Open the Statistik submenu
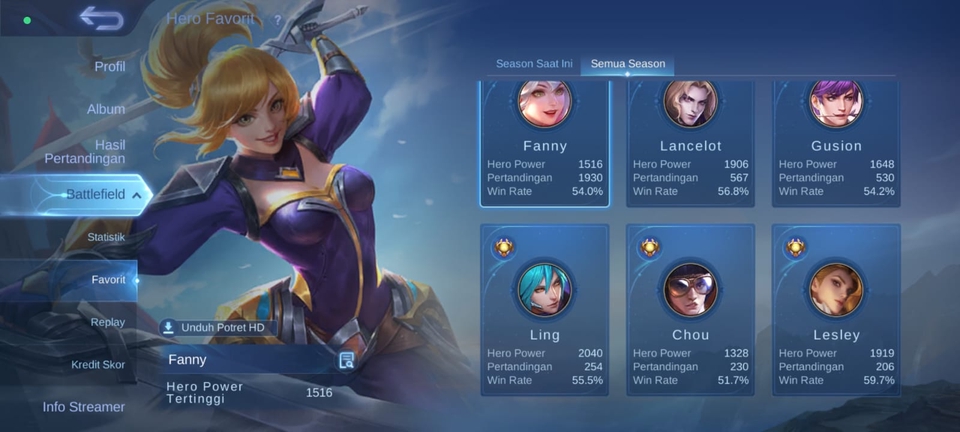 [x=106, y=237]
